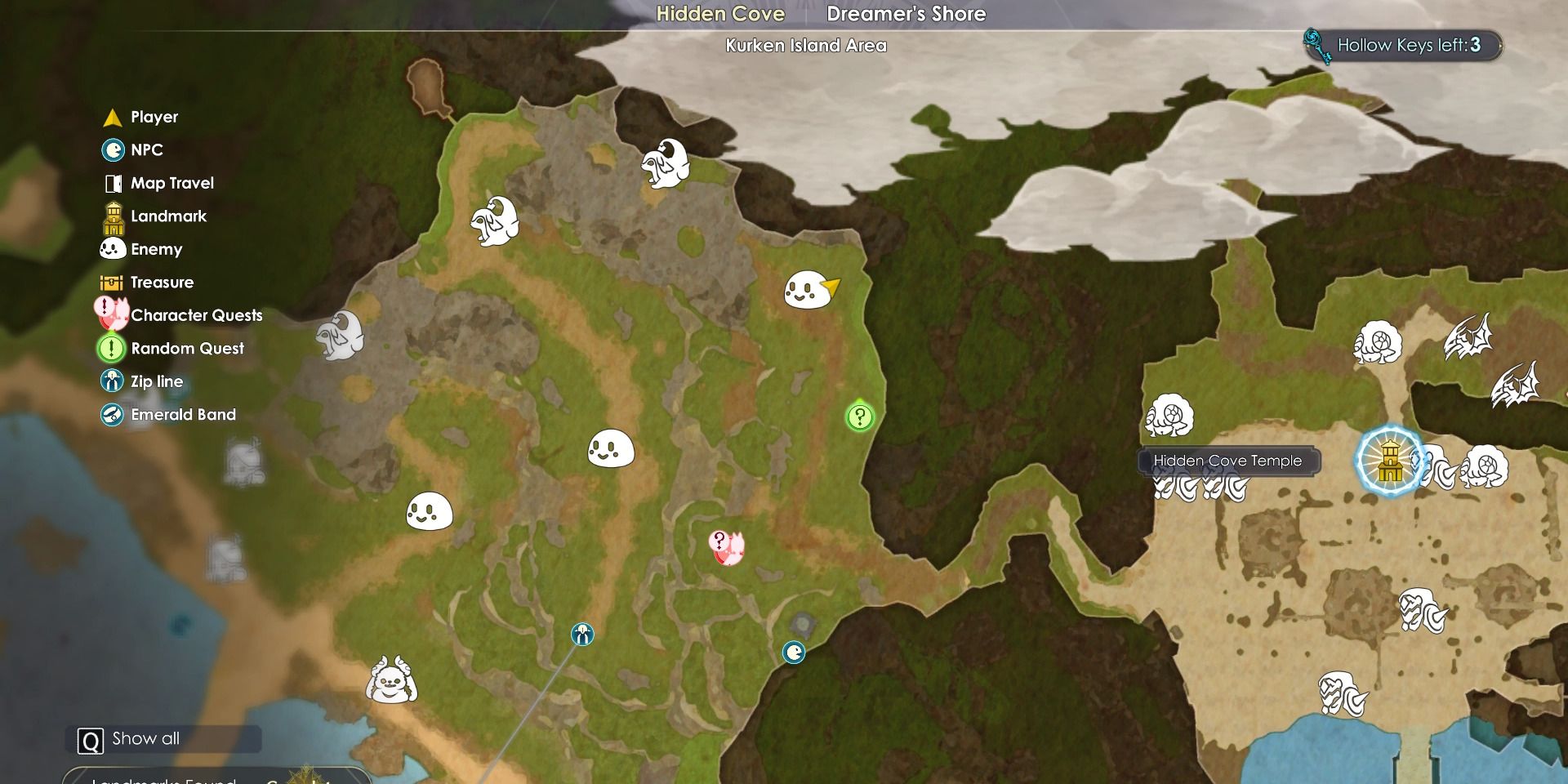Toggle the NPC legend entry
1568x784 pixels.
(146, 150)
